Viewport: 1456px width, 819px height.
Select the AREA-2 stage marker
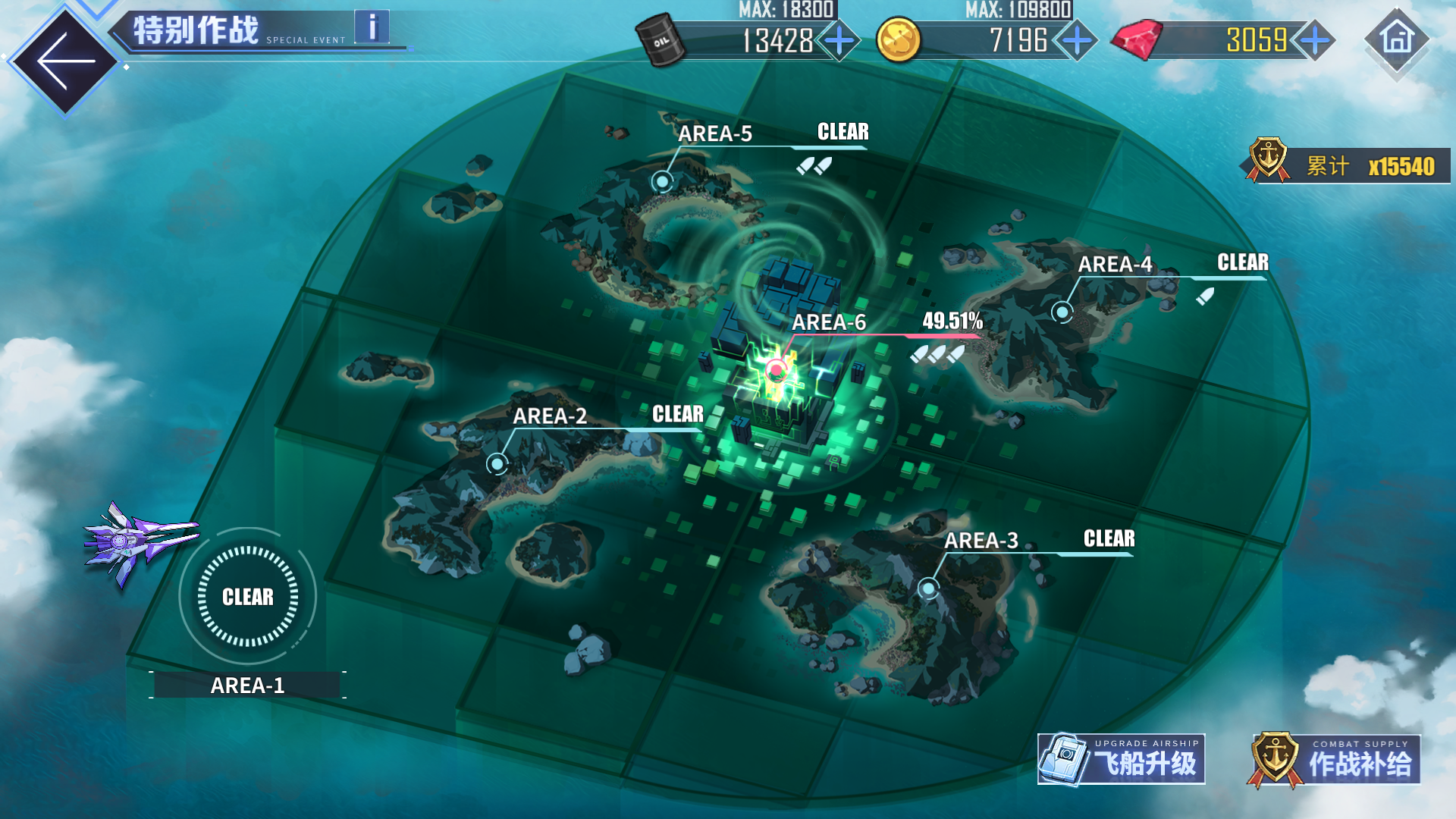coord(497,463)
